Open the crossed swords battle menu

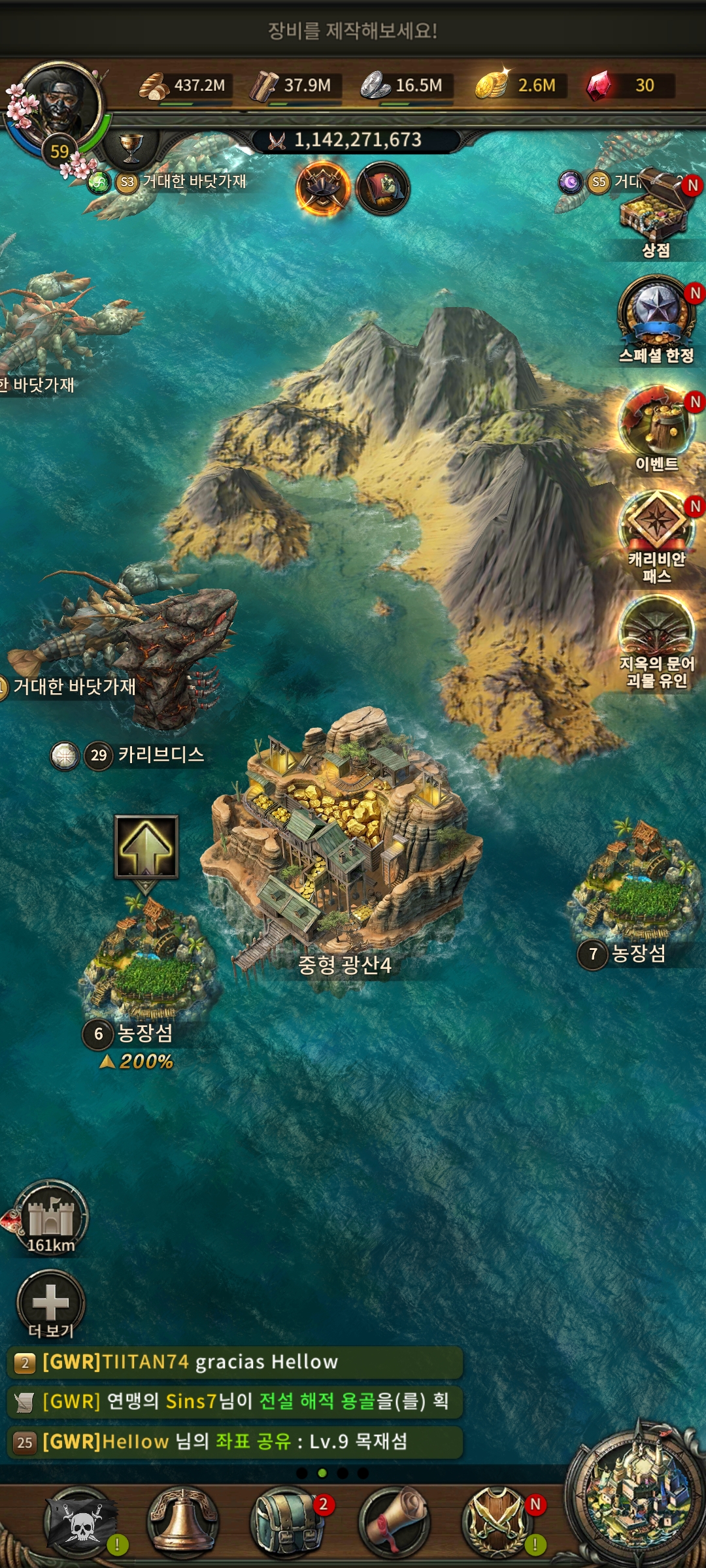click(498, 1521)
